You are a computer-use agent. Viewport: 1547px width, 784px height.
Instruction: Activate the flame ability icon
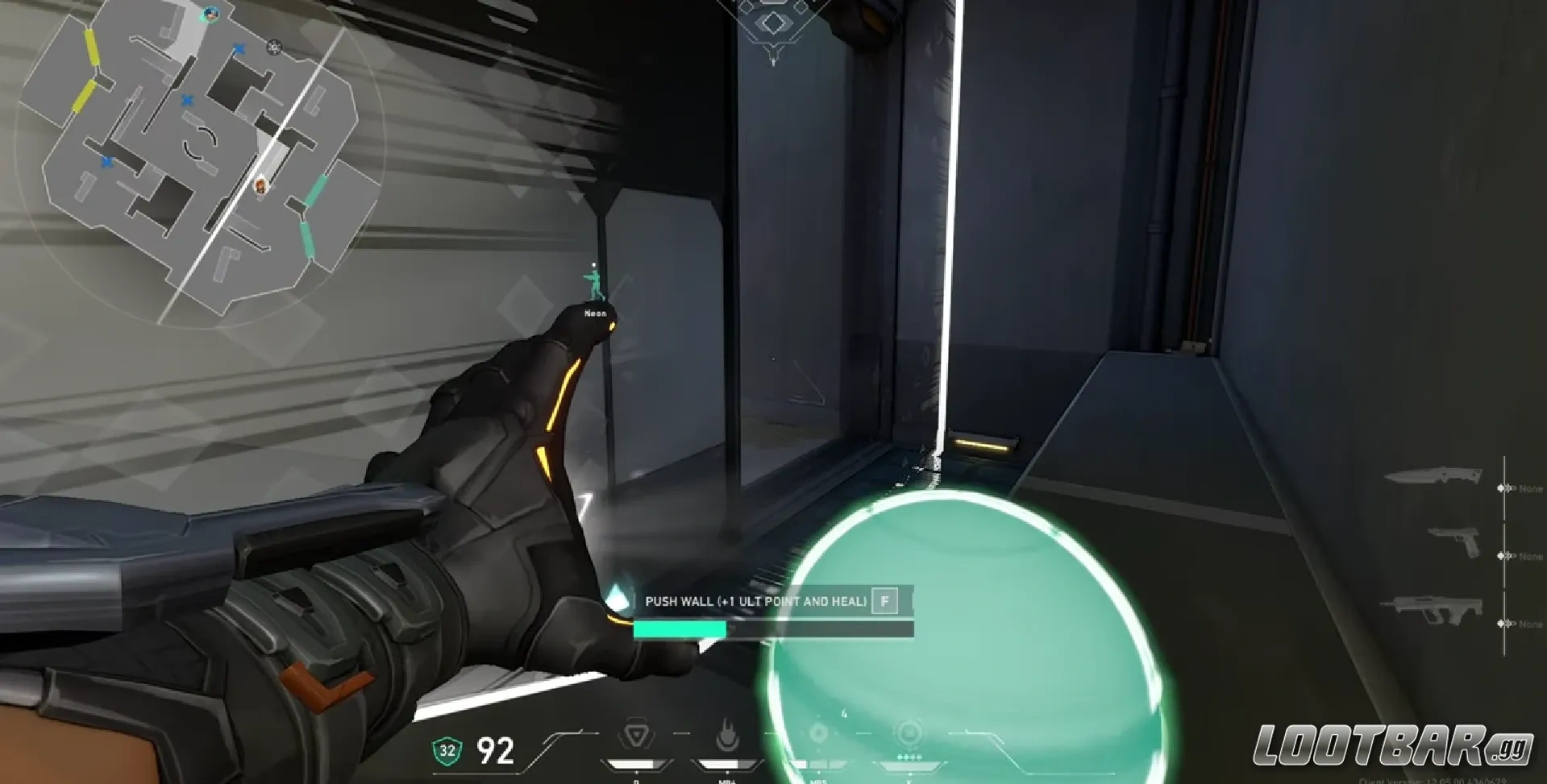(x=728, y=736)
